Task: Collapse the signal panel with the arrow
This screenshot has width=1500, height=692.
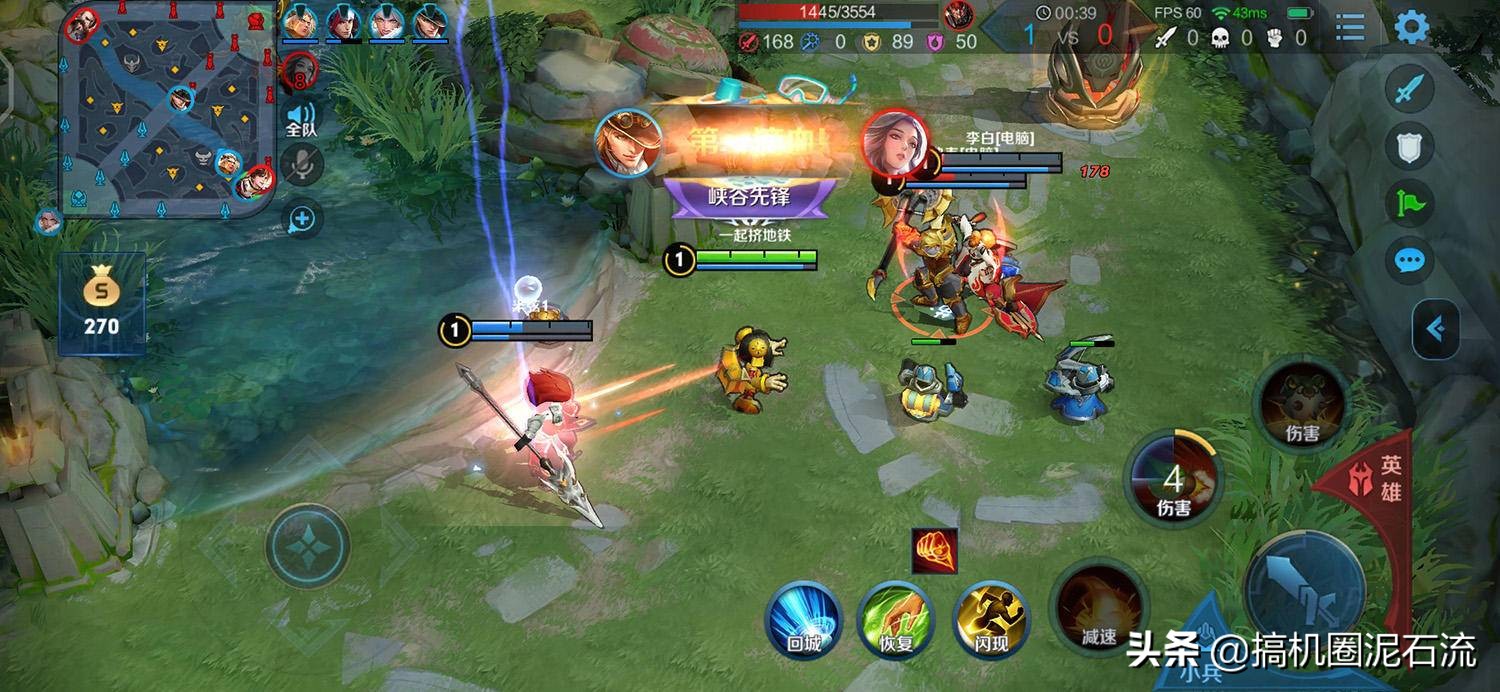Action: (1436, 329)
